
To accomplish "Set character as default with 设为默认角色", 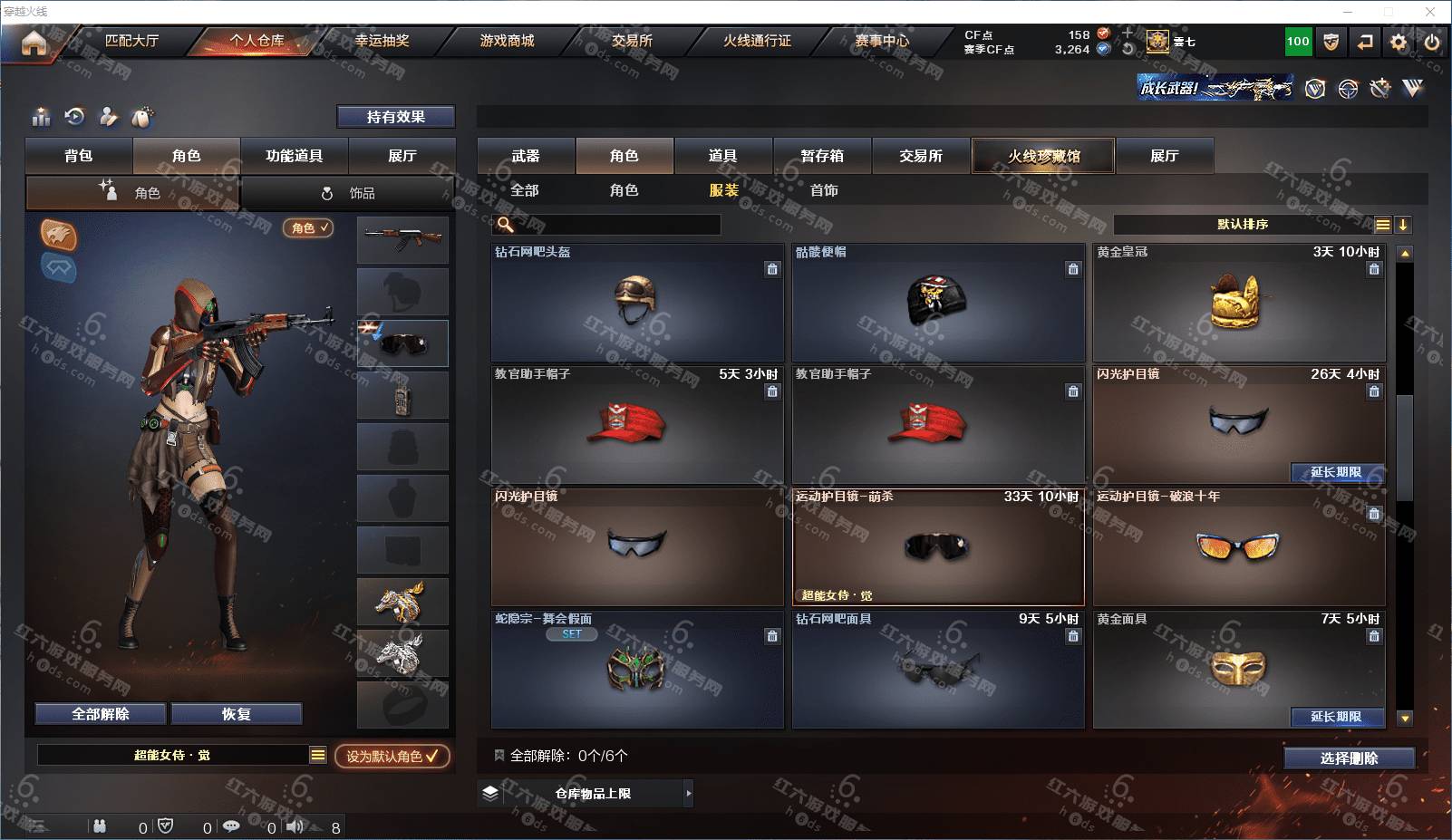I will tap(392, 756).
